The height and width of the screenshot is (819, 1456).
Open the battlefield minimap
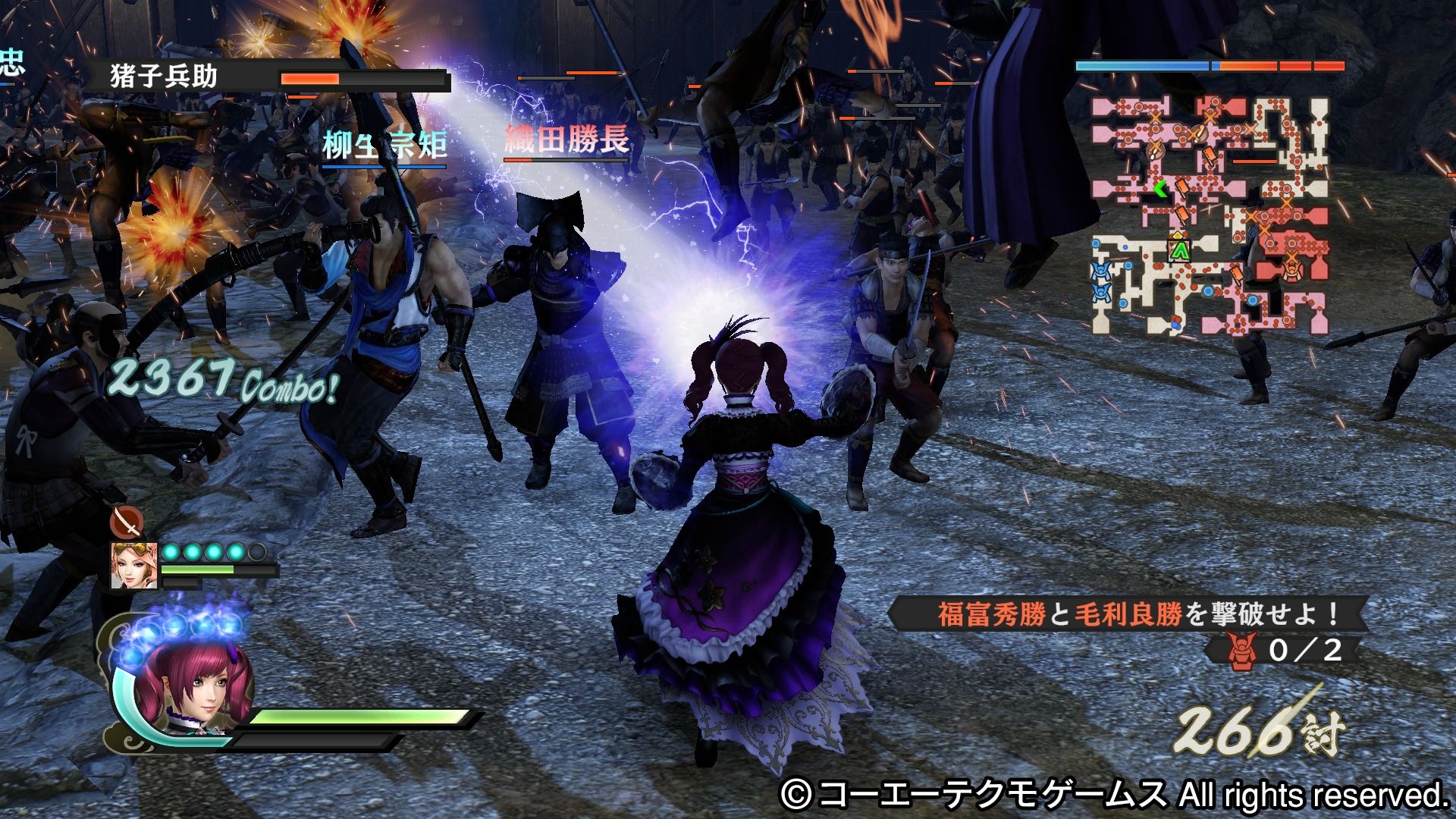click(x=1210, y=216)
